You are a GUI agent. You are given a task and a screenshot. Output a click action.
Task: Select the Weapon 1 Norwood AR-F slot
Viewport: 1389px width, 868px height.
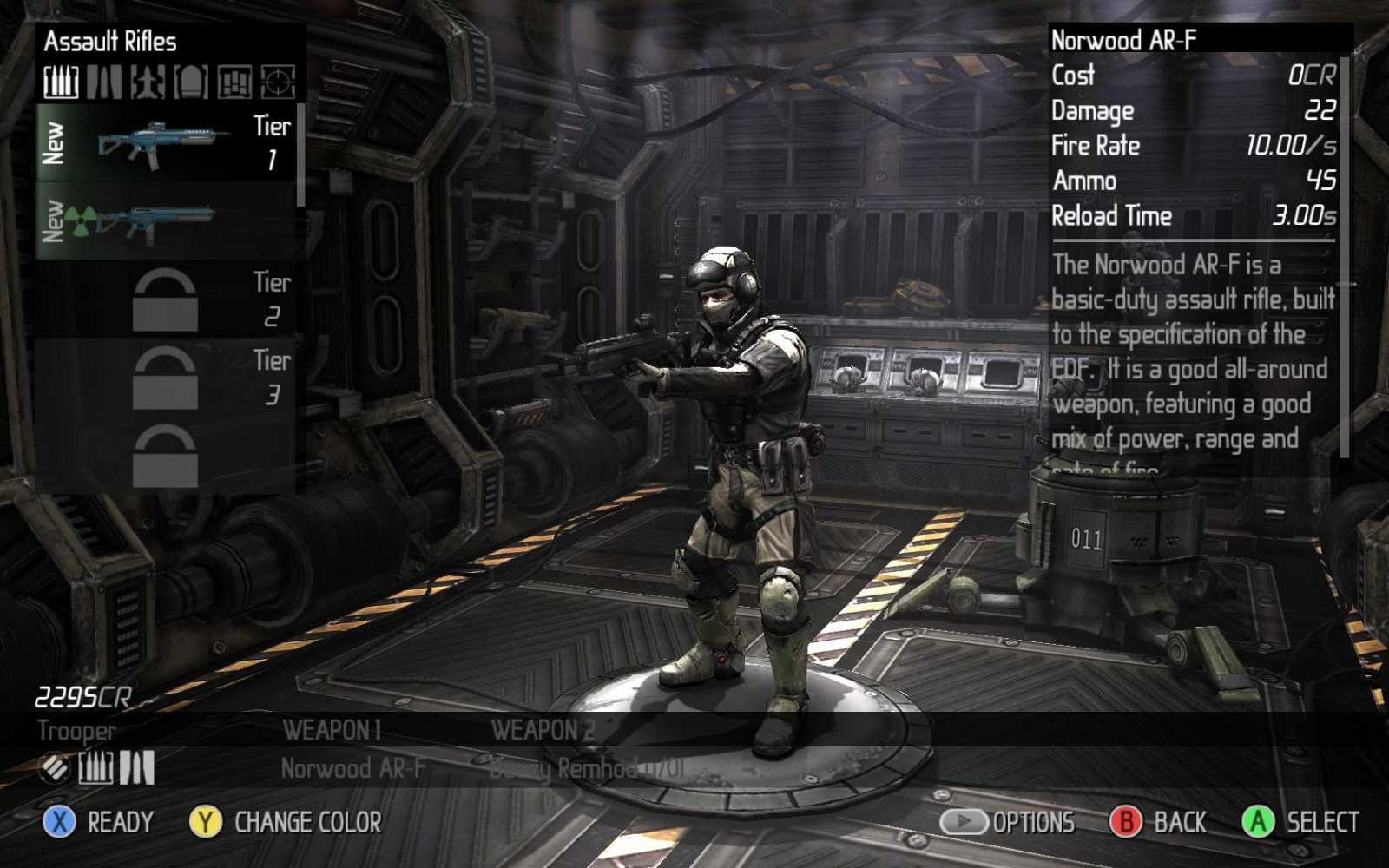pyautogui.click(x=352, y=768)
